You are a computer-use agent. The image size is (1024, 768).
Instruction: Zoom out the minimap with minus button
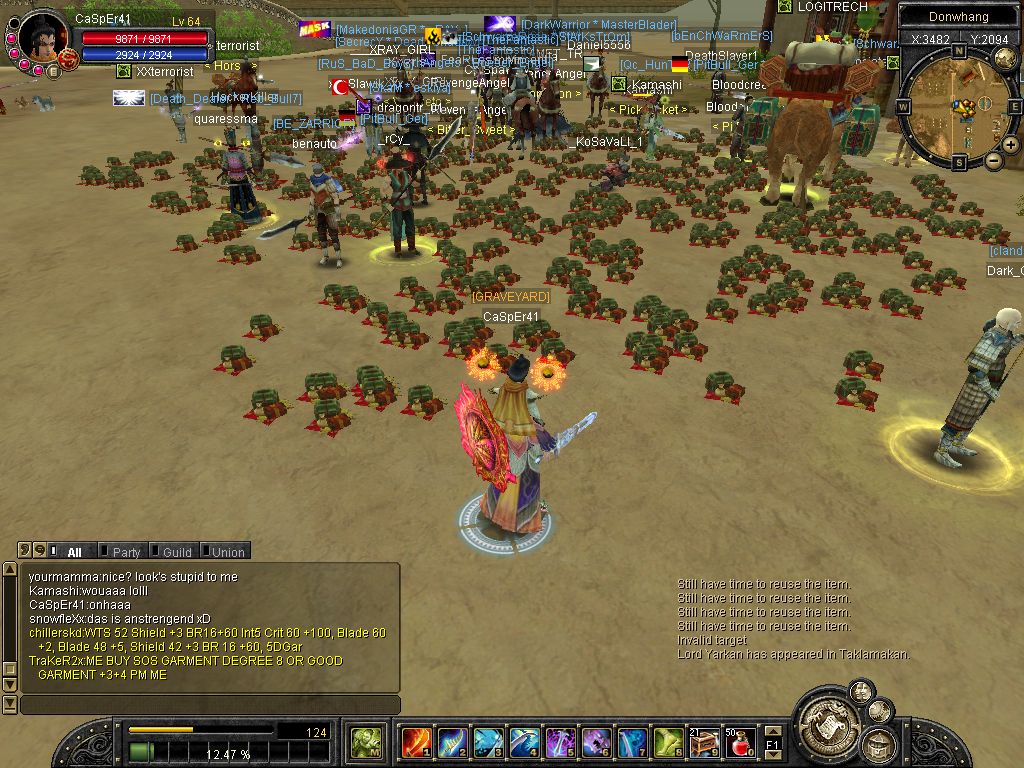pos(993,160)
